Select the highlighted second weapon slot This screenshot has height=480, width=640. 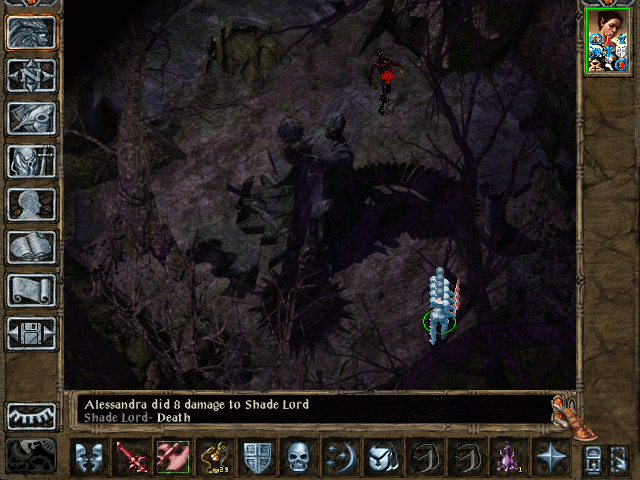pos(172,457)
